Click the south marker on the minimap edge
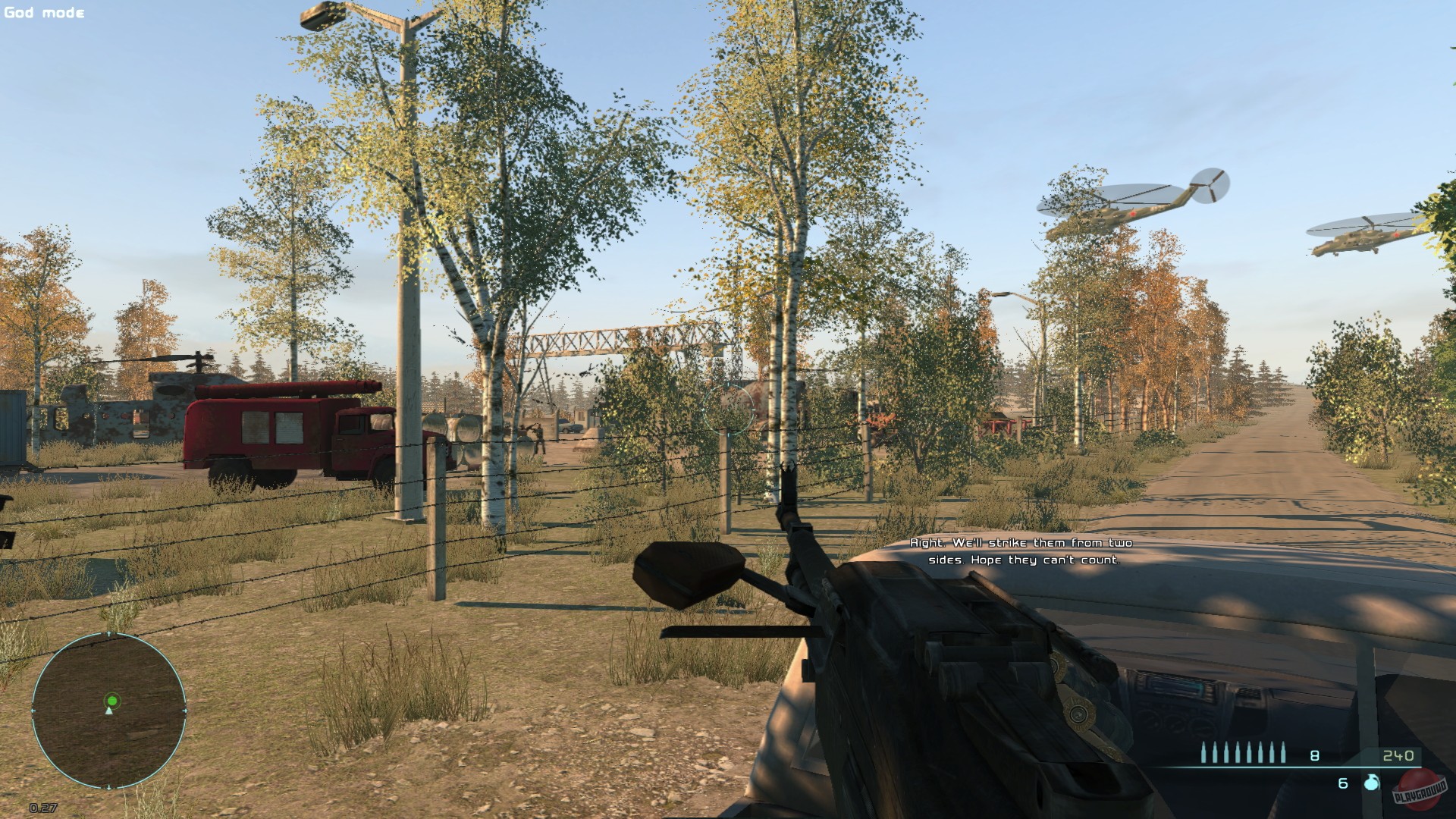The image size is (1456, 819). pos(109,786)
